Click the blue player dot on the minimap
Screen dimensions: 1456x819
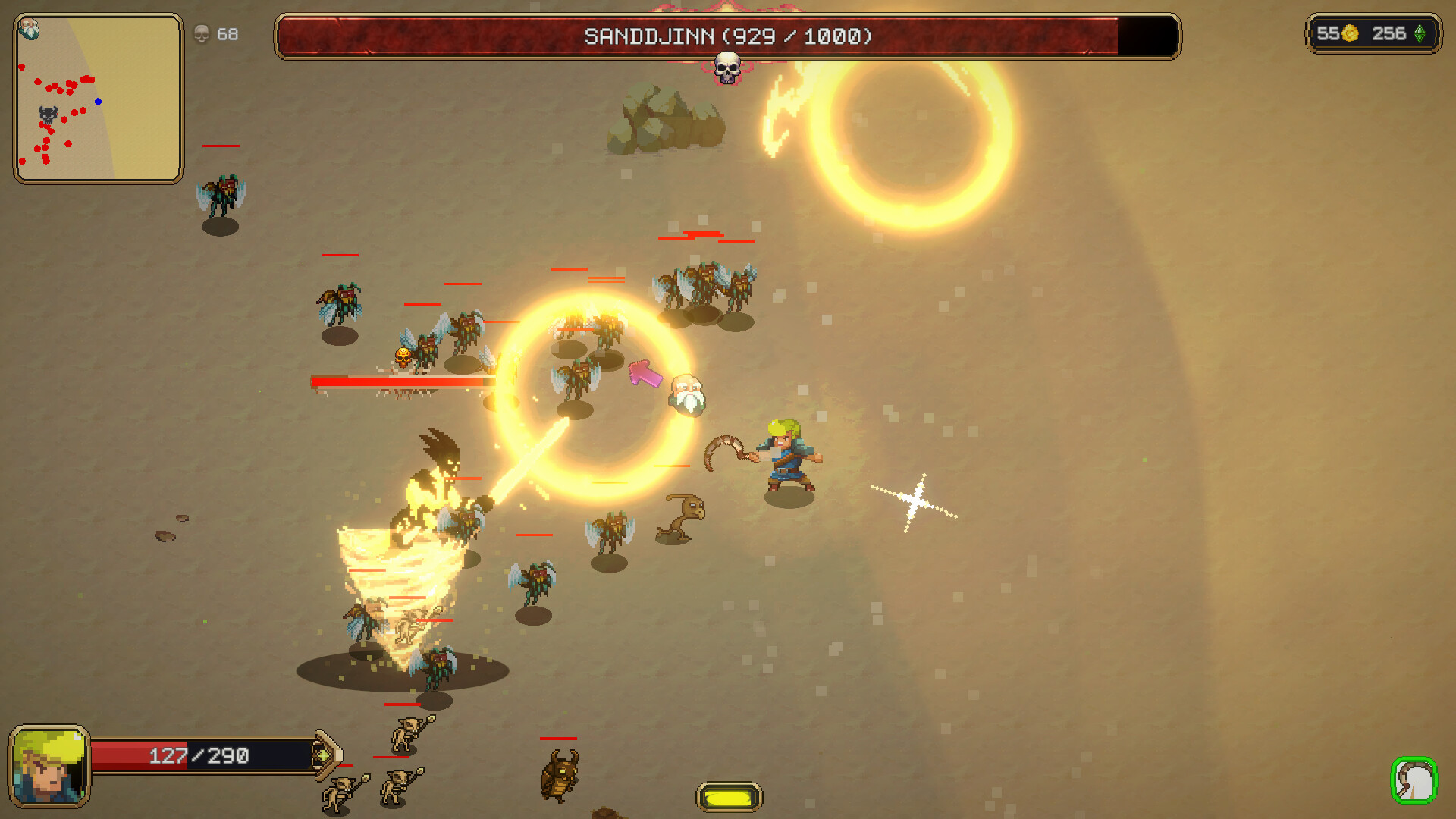point(97,102)
